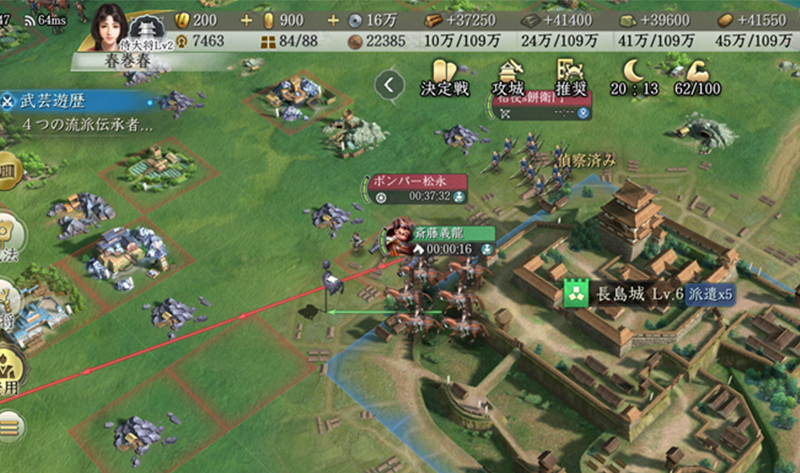Screen dimensions: 800x473
Task: Open the player profile portrait 春巻春
Action: [109, 31]
